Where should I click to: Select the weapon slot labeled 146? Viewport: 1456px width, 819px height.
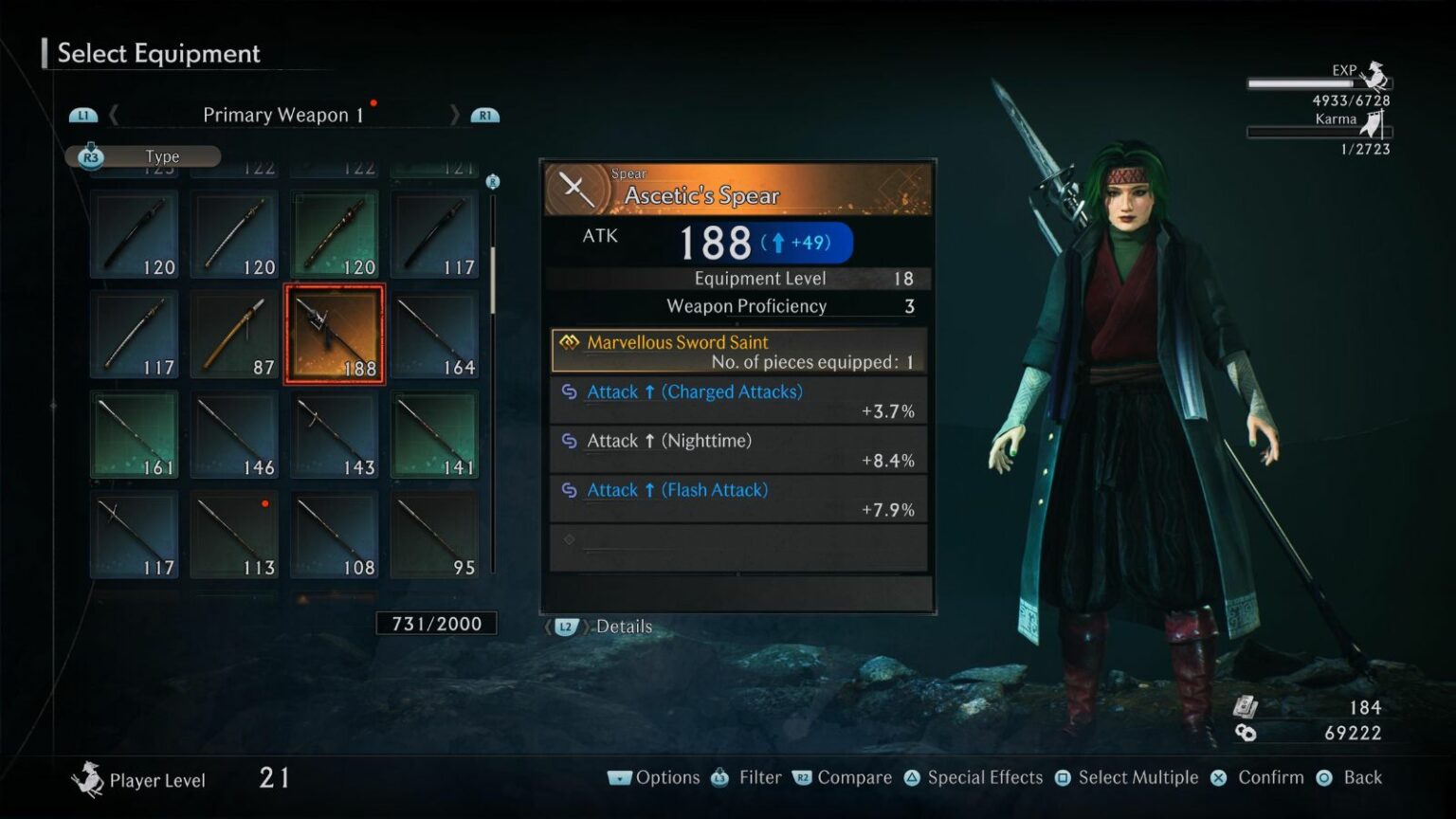click(234, 435)
